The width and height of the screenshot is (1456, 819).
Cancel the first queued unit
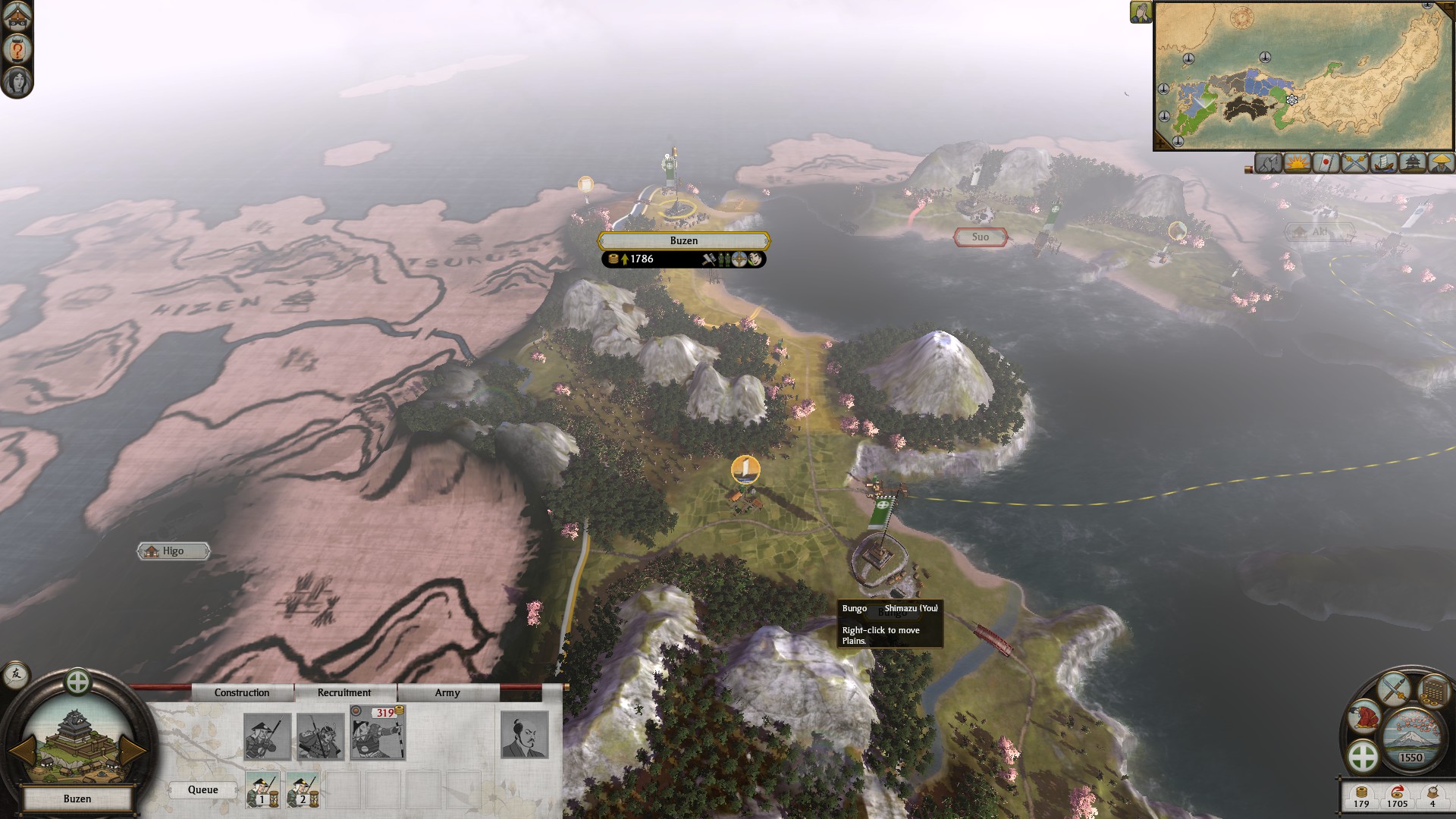pos(262,790)
